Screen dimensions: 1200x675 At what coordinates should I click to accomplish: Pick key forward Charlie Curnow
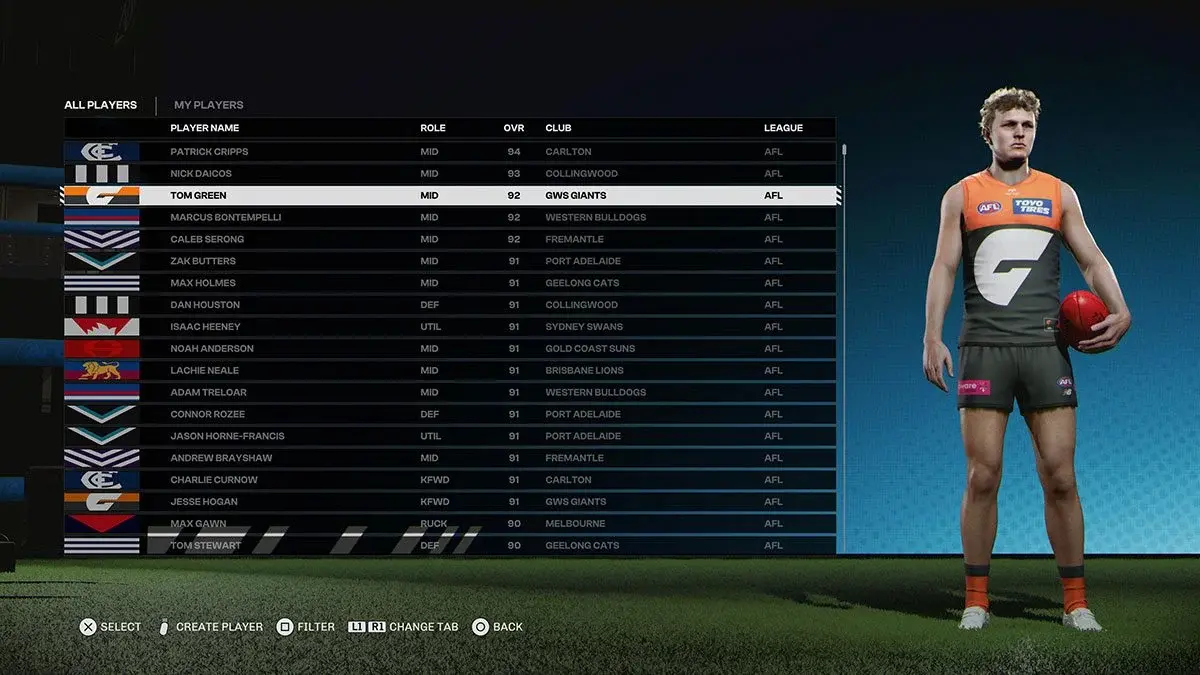214,480
